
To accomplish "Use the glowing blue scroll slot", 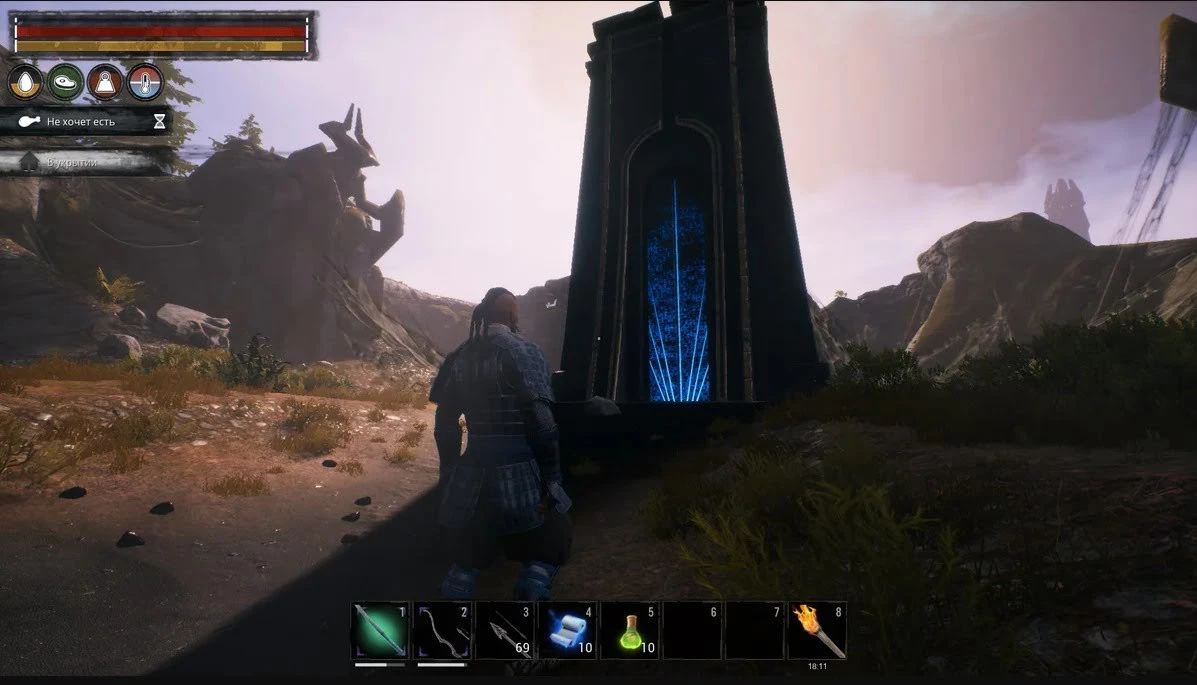I will click(x=567, y=630).
